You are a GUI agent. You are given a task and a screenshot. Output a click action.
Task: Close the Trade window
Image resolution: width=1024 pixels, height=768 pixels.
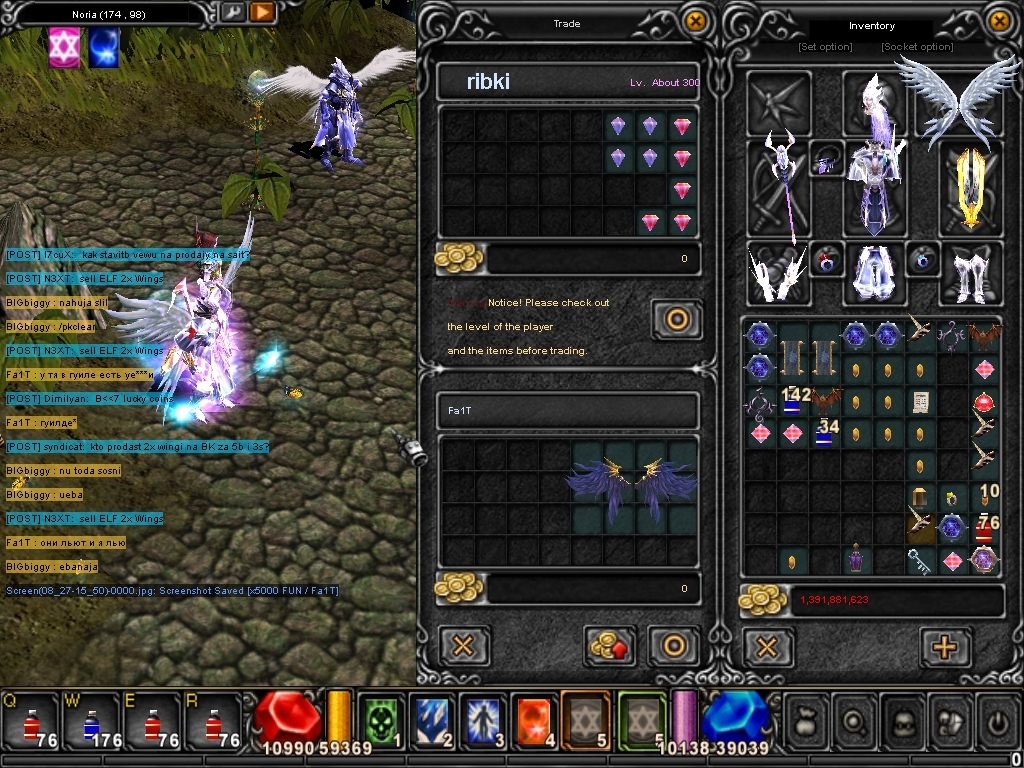point(694,20)
